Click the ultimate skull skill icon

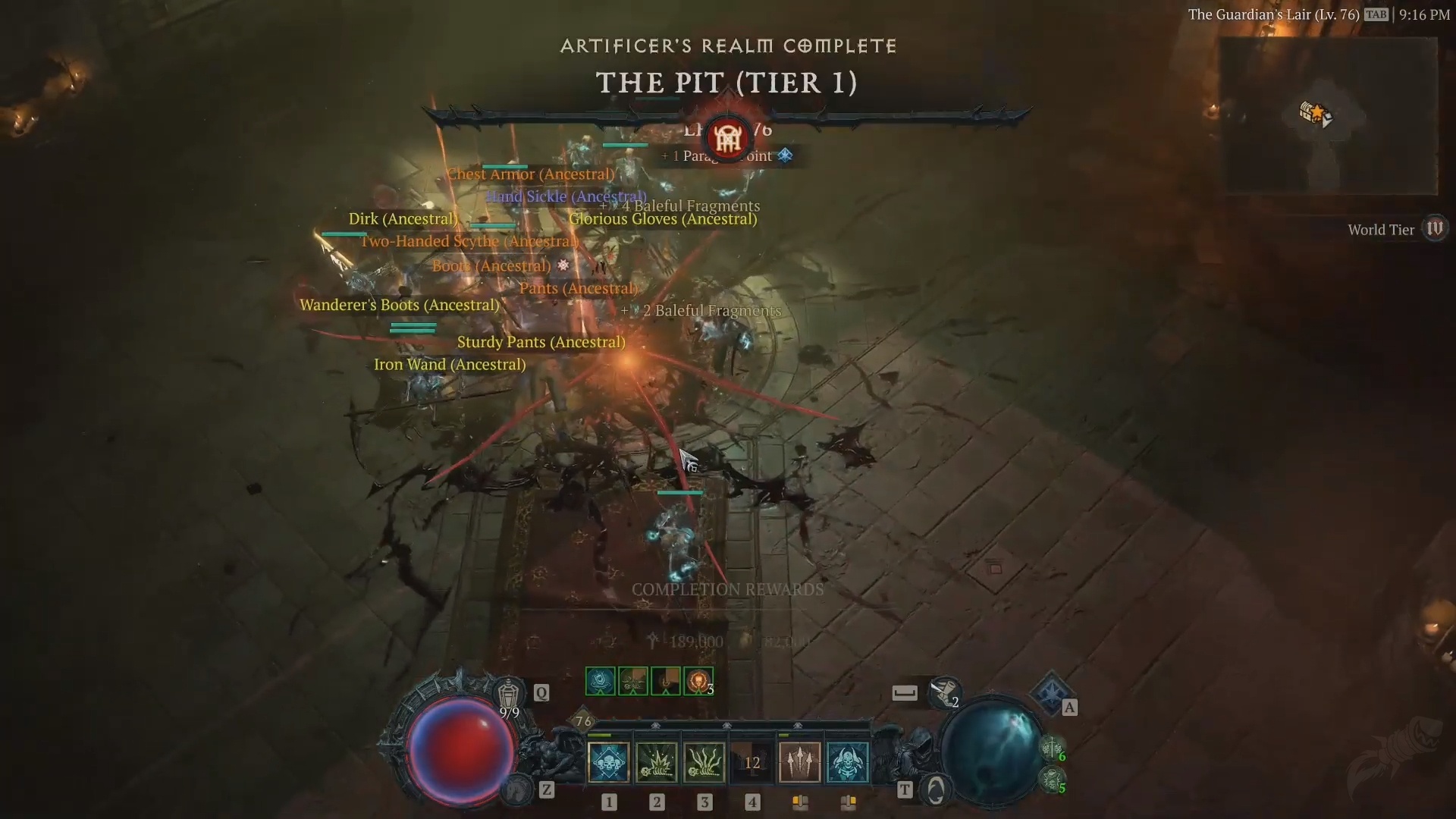(848, 763)
